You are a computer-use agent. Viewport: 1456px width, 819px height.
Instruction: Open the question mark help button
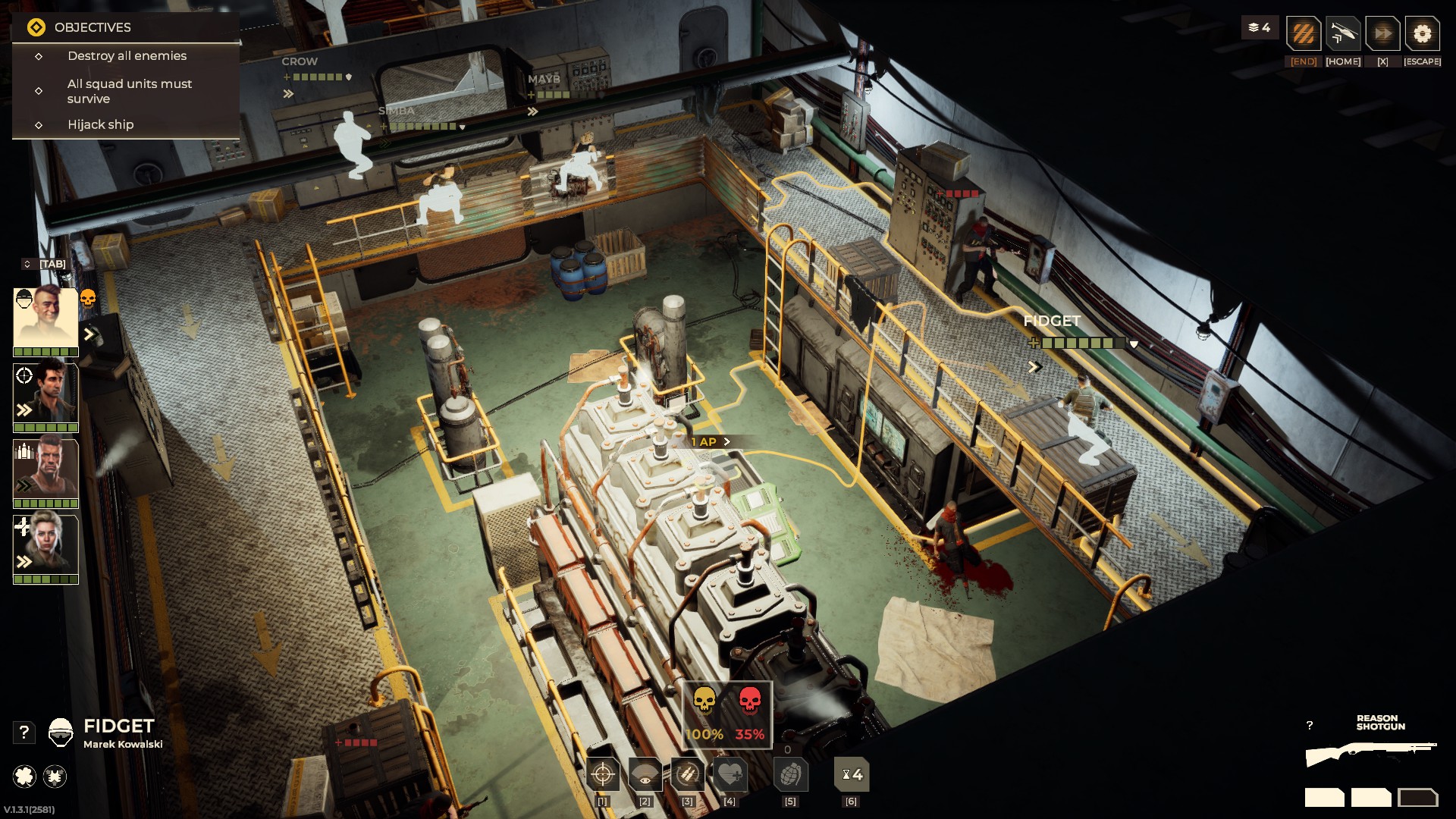coord(24,732)
